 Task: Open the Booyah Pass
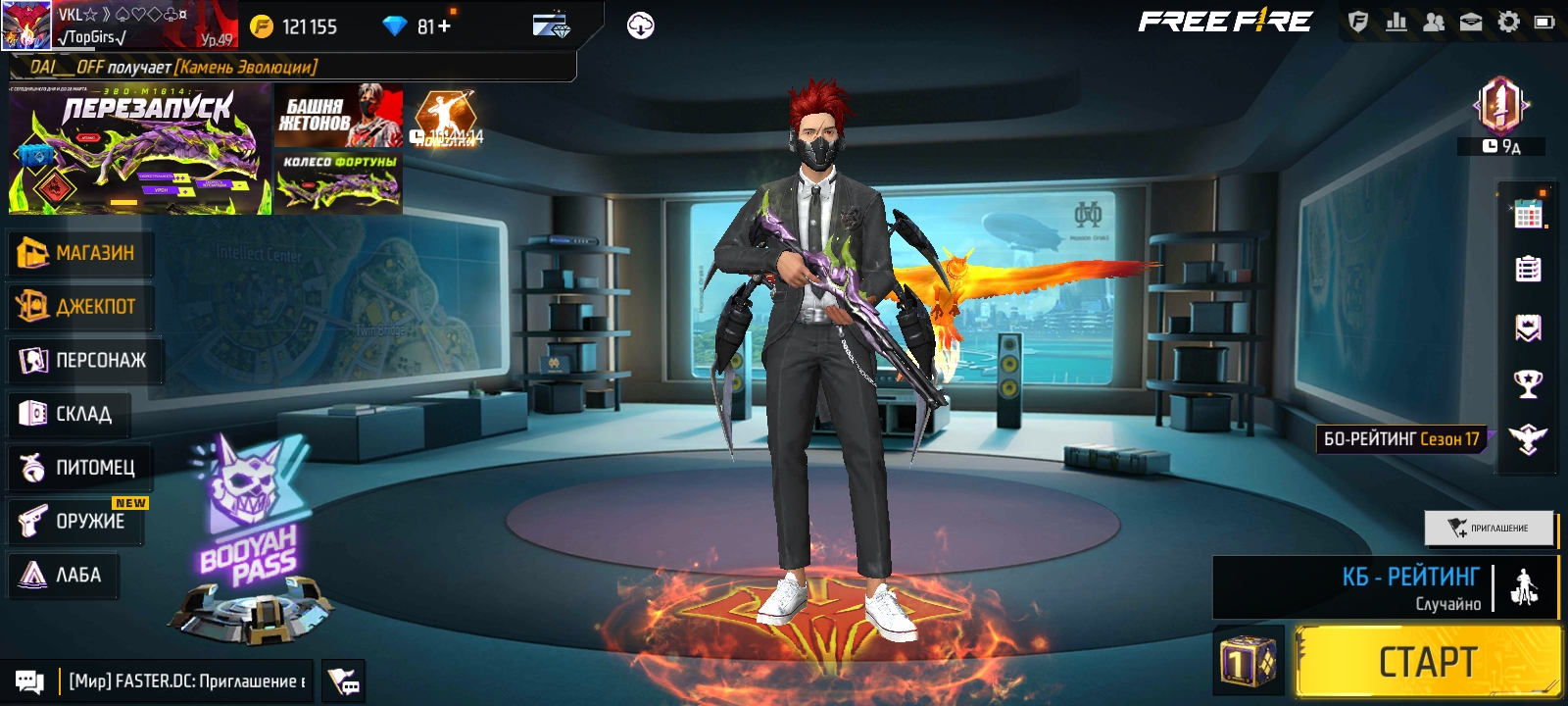[x=250, y=539]
